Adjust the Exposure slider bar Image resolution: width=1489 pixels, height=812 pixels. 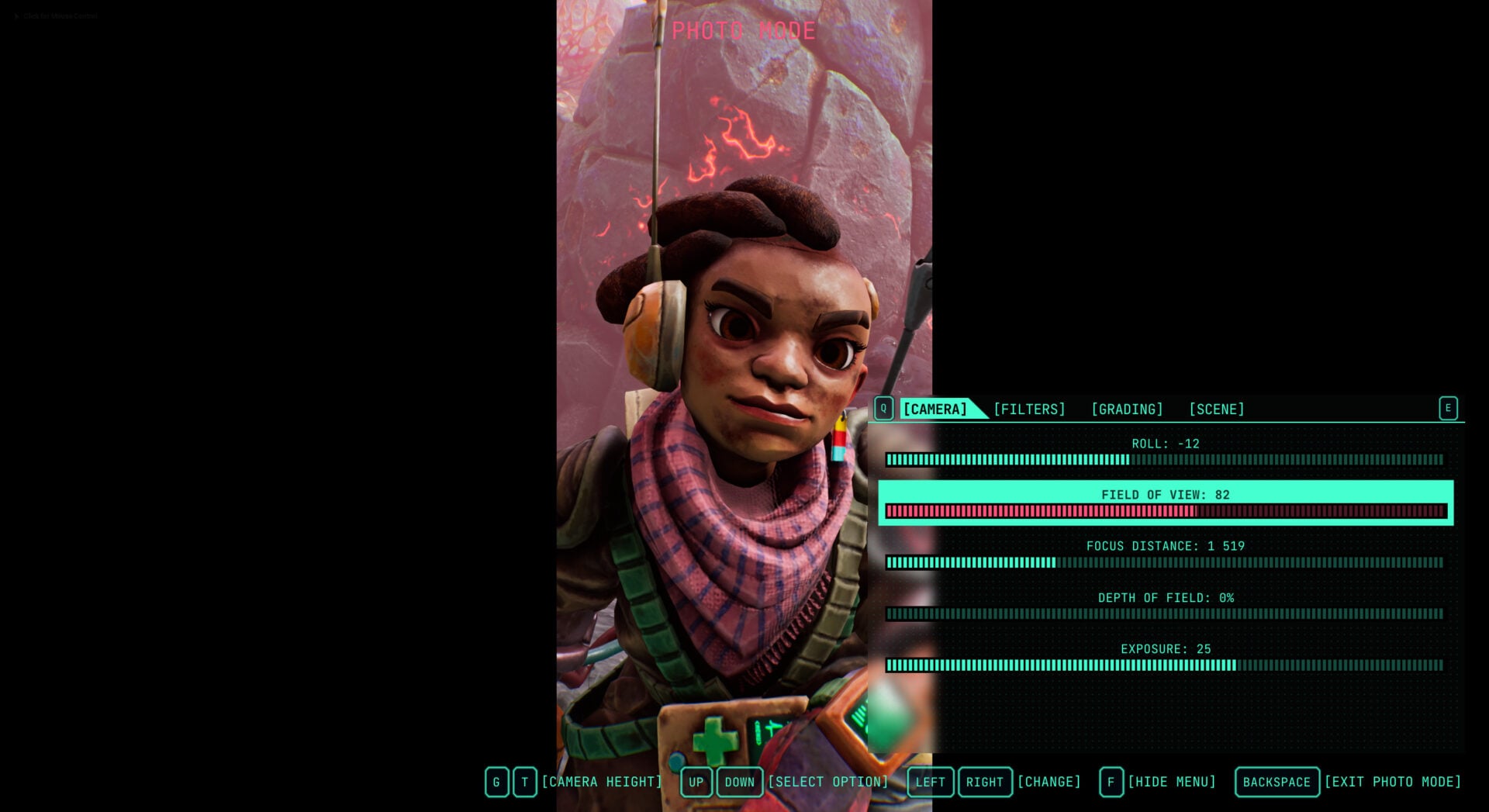1165,665
